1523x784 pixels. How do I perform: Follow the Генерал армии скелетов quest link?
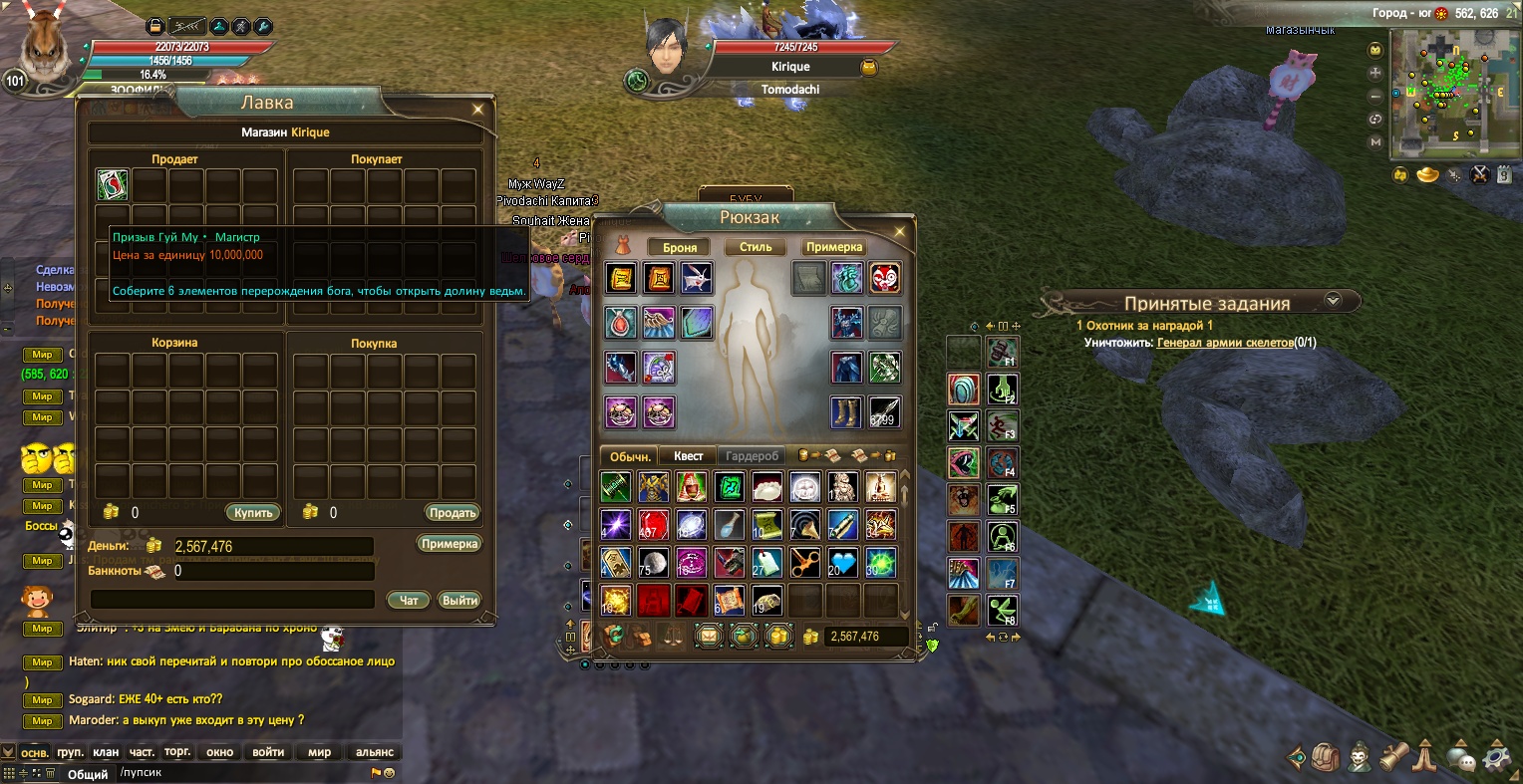[x=1224, y=343]
